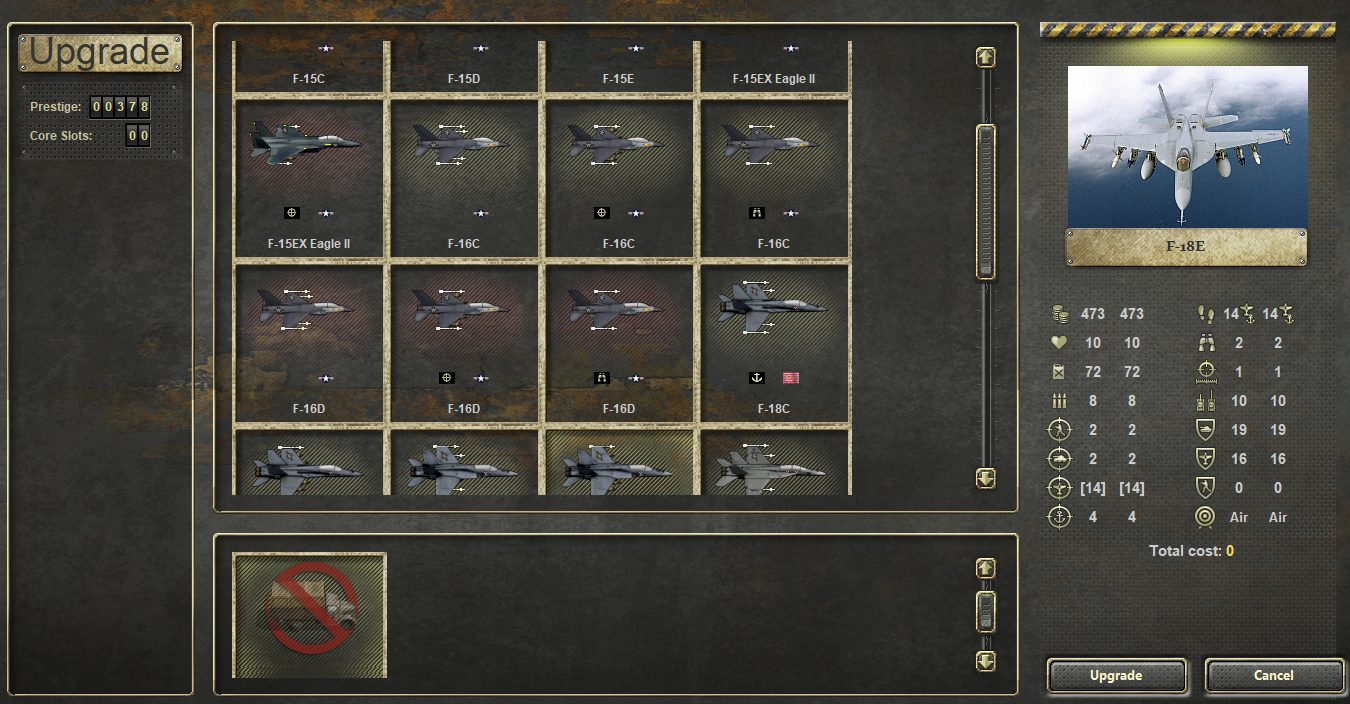Choose the F-15C unit tile
The width and height of the screenshot is (1350, 704).
pos(309,66)
